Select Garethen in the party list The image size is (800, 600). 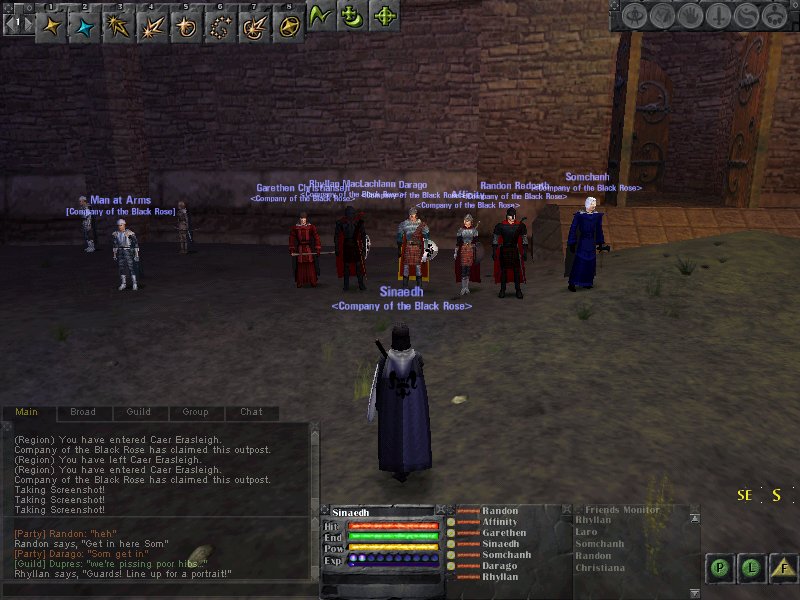(x=504, y=533)
